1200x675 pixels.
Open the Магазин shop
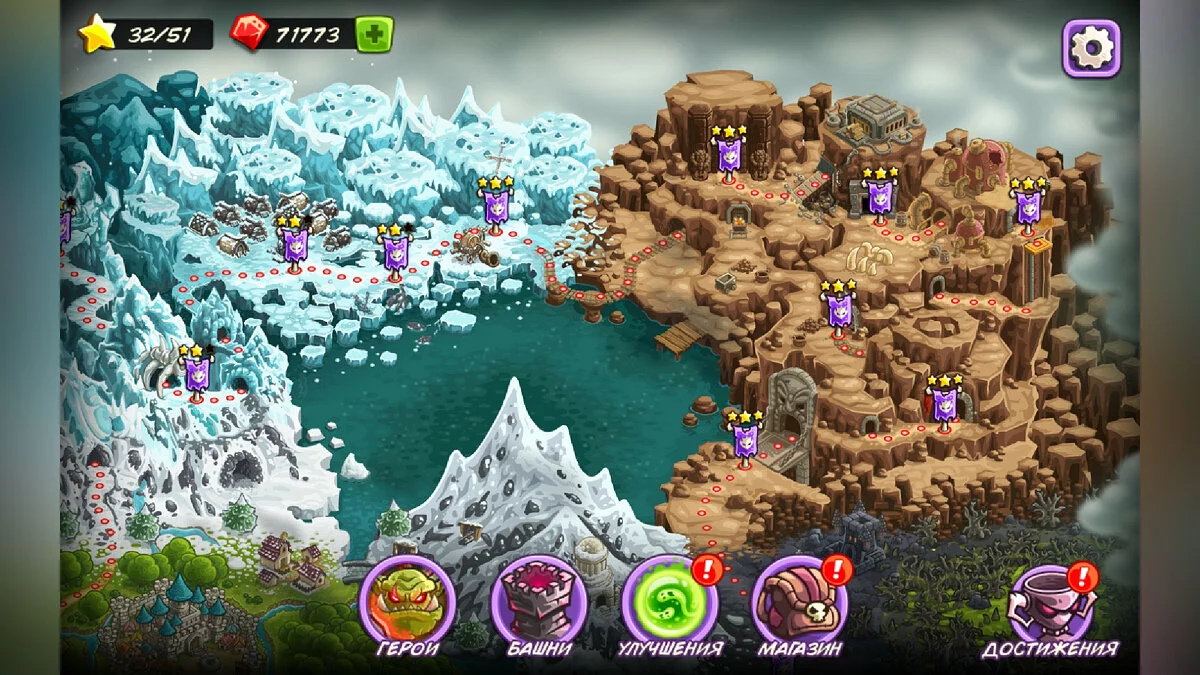pos(800,603)
